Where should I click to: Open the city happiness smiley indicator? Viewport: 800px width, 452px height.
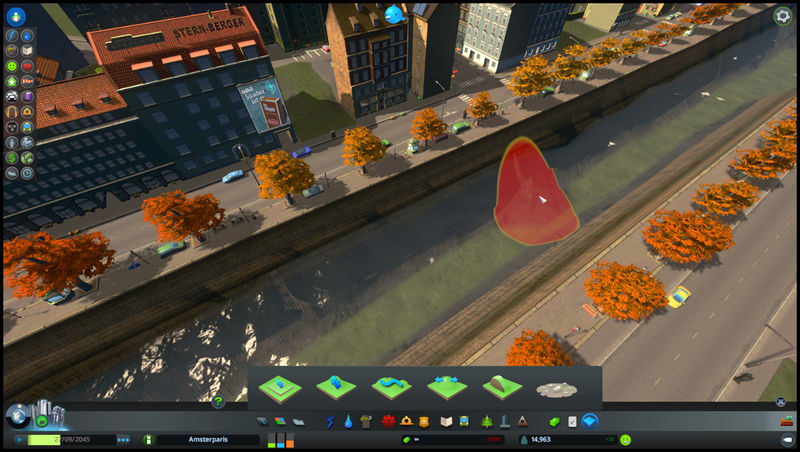tap(625, 440)
